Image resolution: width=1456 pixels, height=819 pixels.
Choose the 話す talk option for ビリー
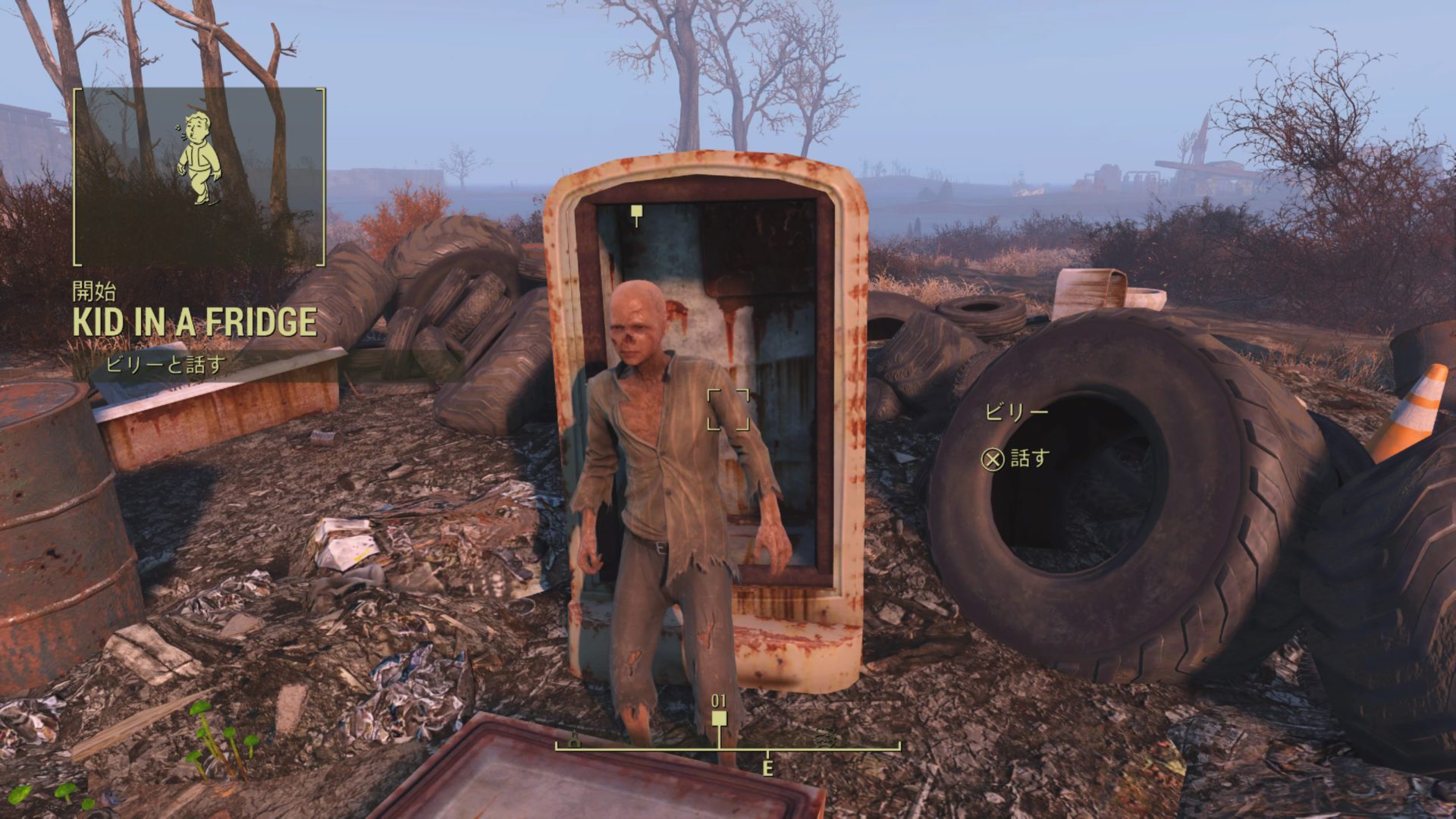click(1016, 459)
